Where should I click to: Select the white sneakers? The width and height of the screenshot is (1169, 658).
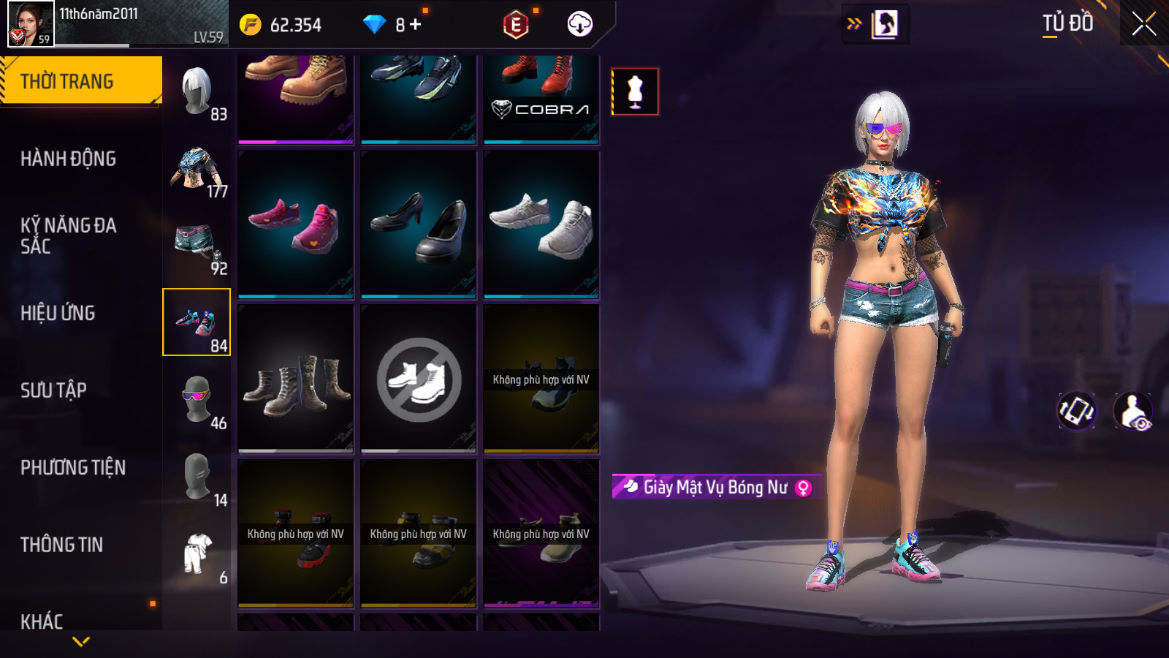[x=541, y=224]
